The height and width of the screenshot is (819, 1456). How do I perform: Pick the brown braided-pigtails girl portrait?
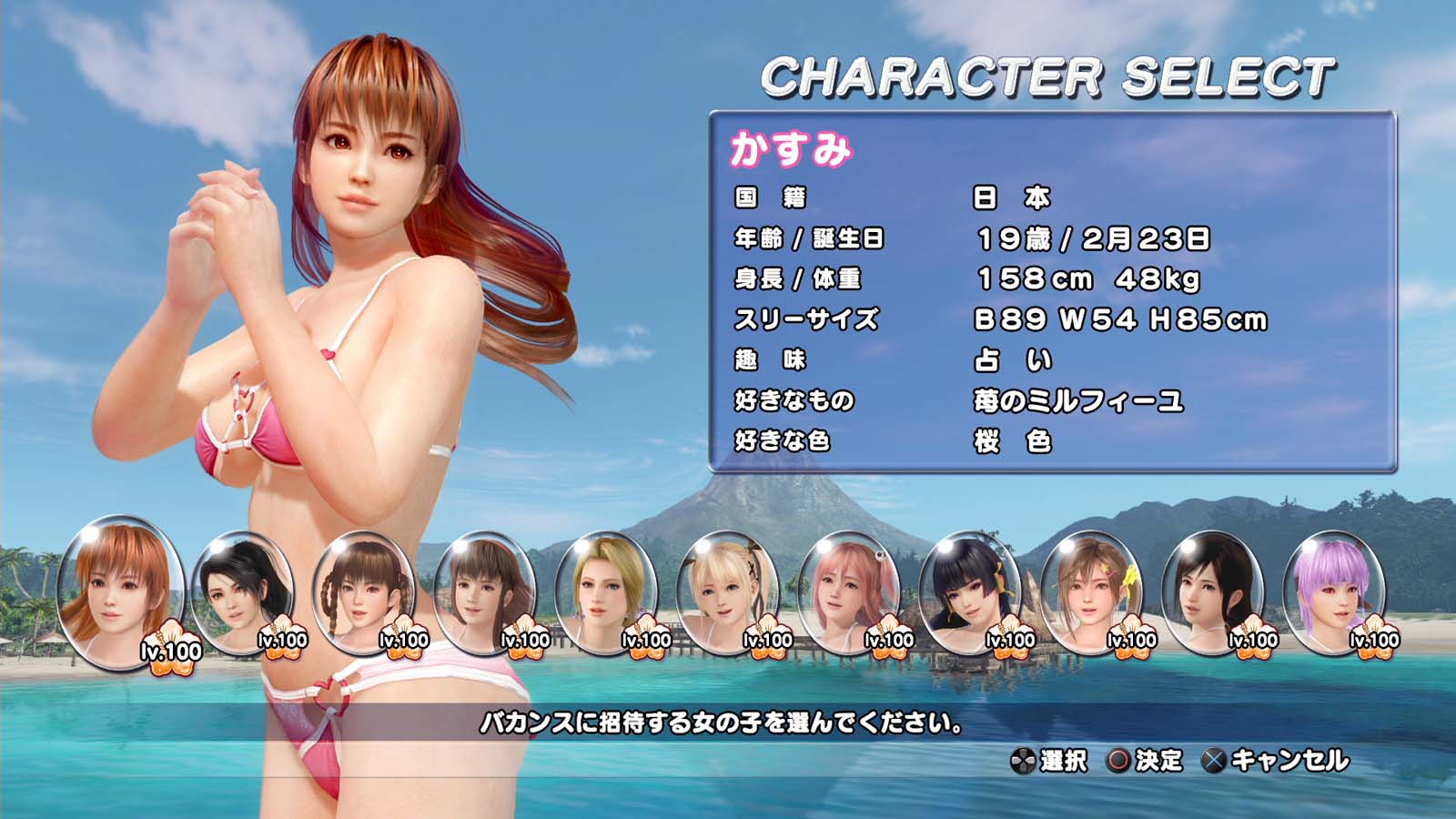click(x=363, y=591)
